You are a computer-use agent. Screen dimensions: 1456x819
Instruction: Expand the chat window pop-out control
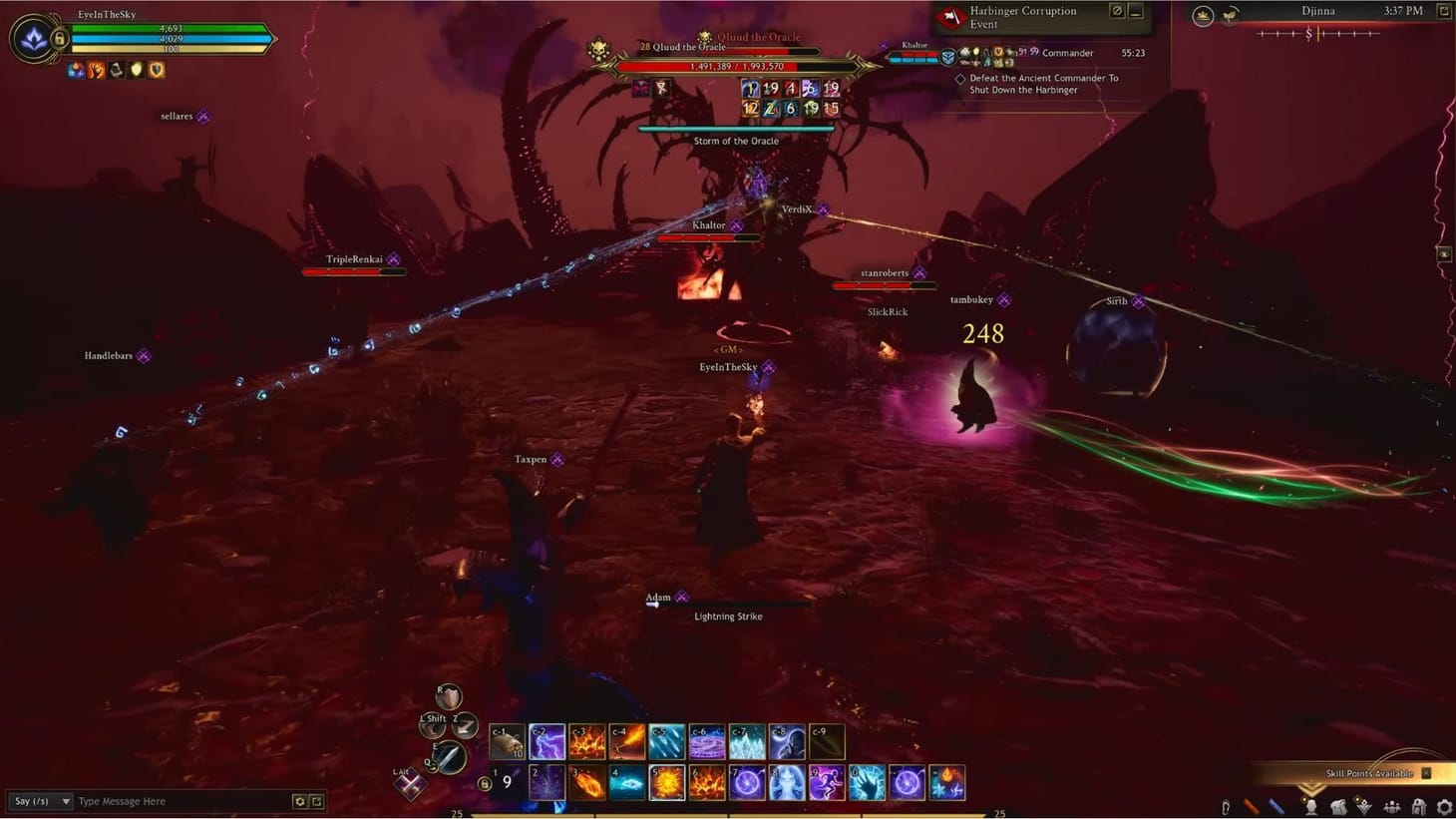317,801
